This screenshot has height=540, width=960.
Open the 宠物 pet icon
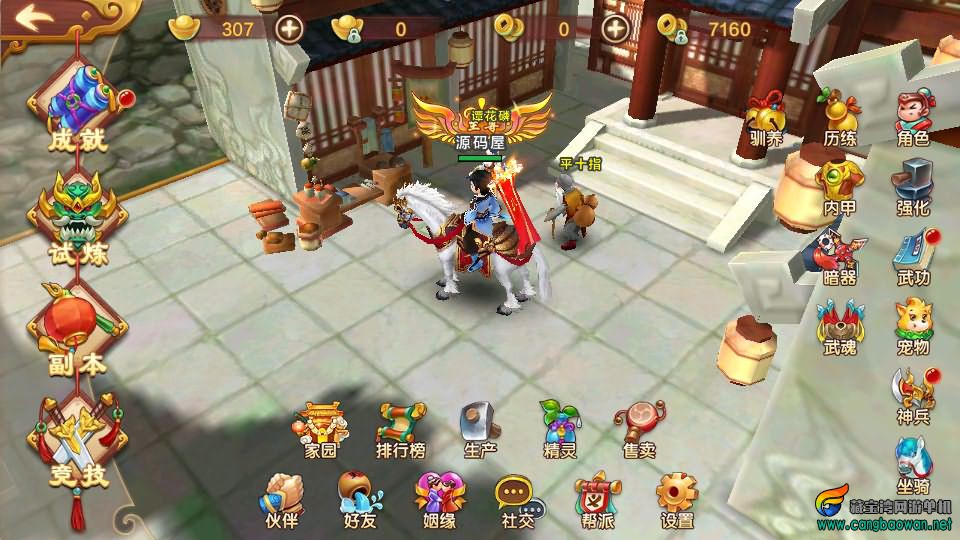pos(912,326)
